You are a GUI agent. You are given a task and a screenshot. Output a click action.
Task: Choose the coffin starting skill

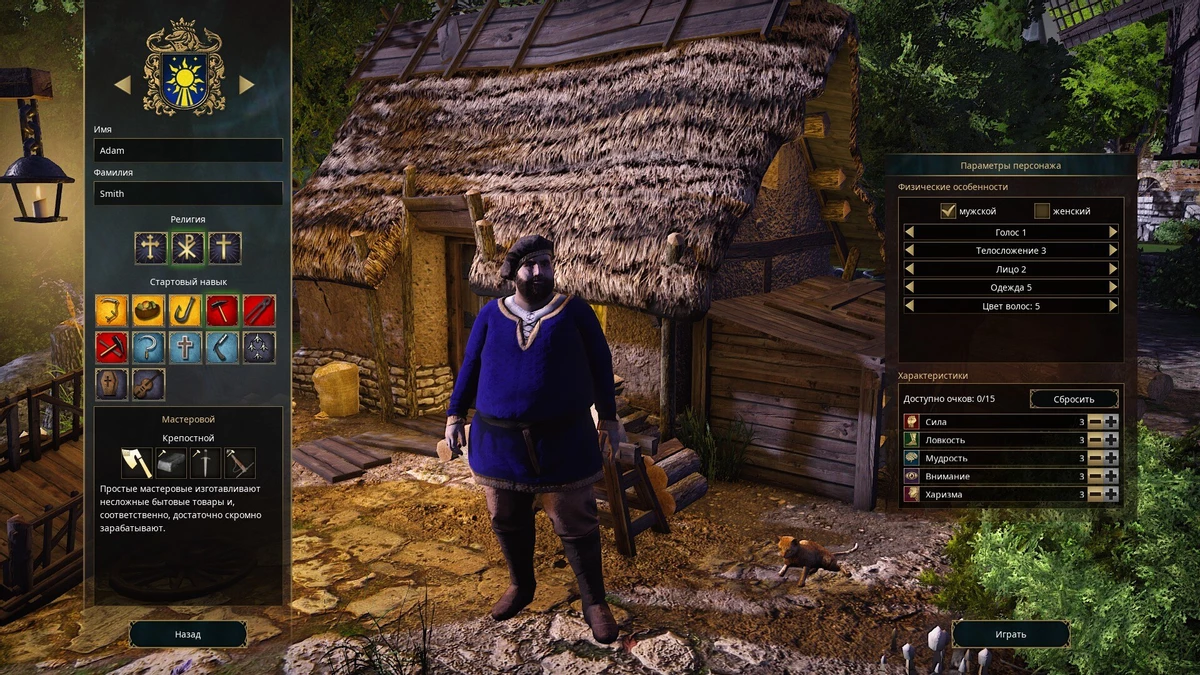pos(111,384)
